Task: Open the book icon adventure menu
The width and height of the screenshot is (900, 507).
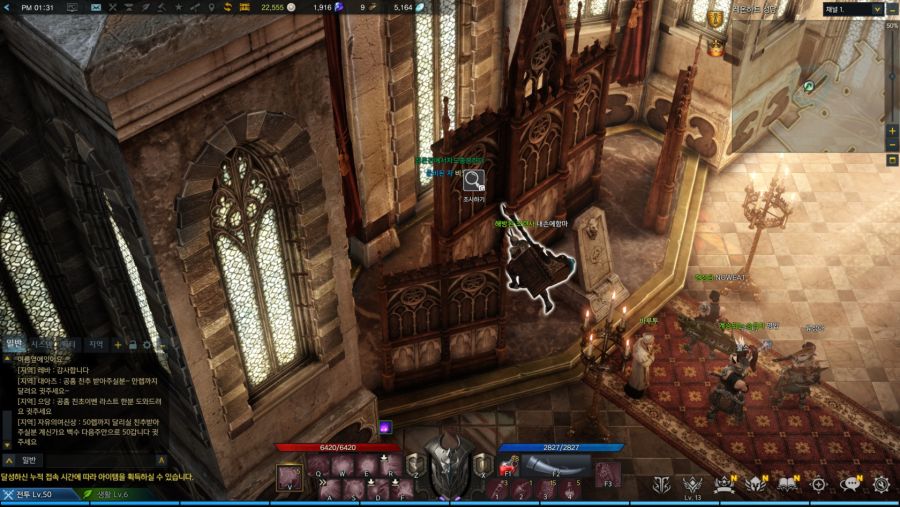Action: [x=787, y=484]
